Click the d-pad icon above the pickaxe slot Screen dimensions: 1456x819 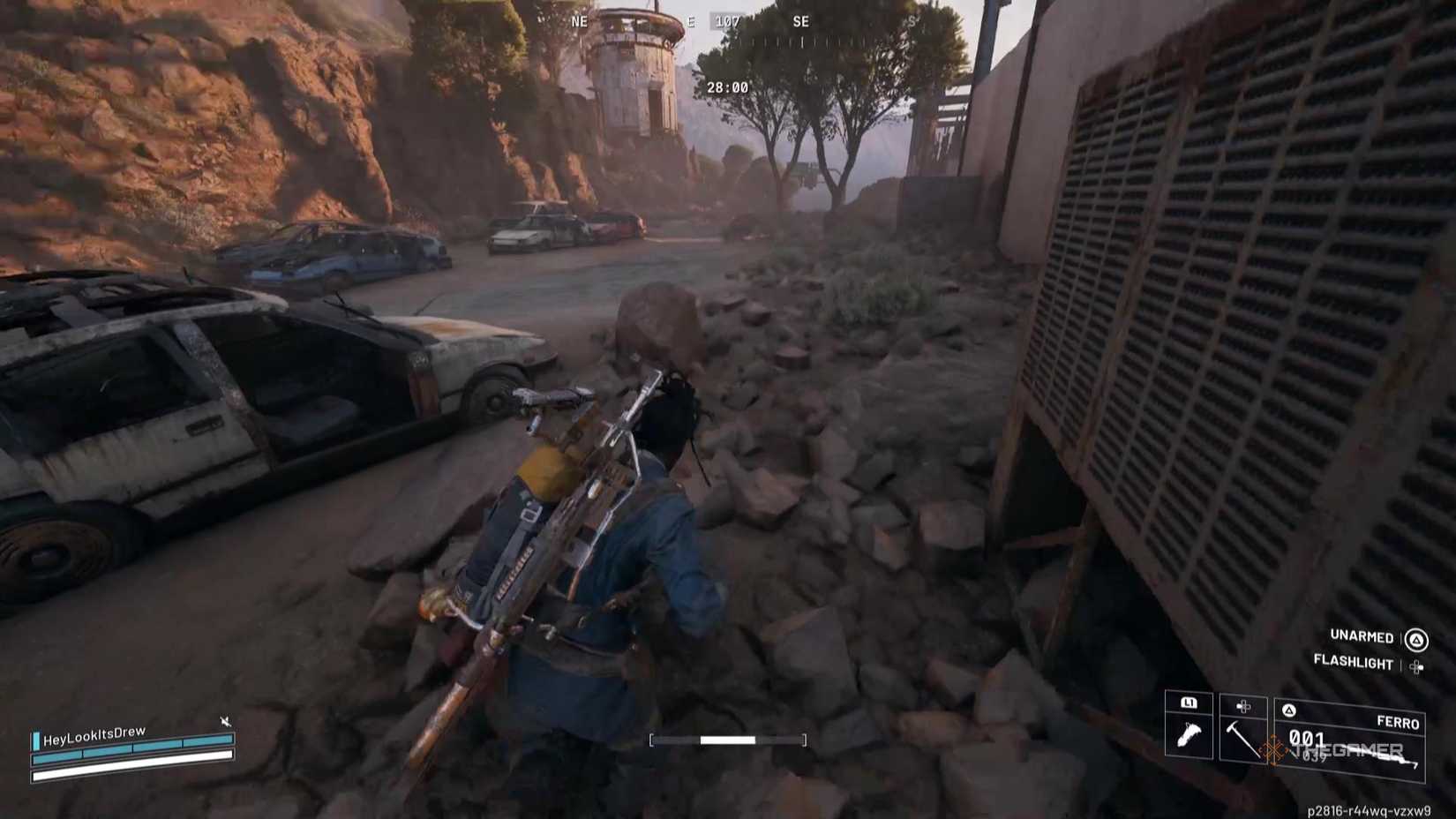[x=1242, y=706]
